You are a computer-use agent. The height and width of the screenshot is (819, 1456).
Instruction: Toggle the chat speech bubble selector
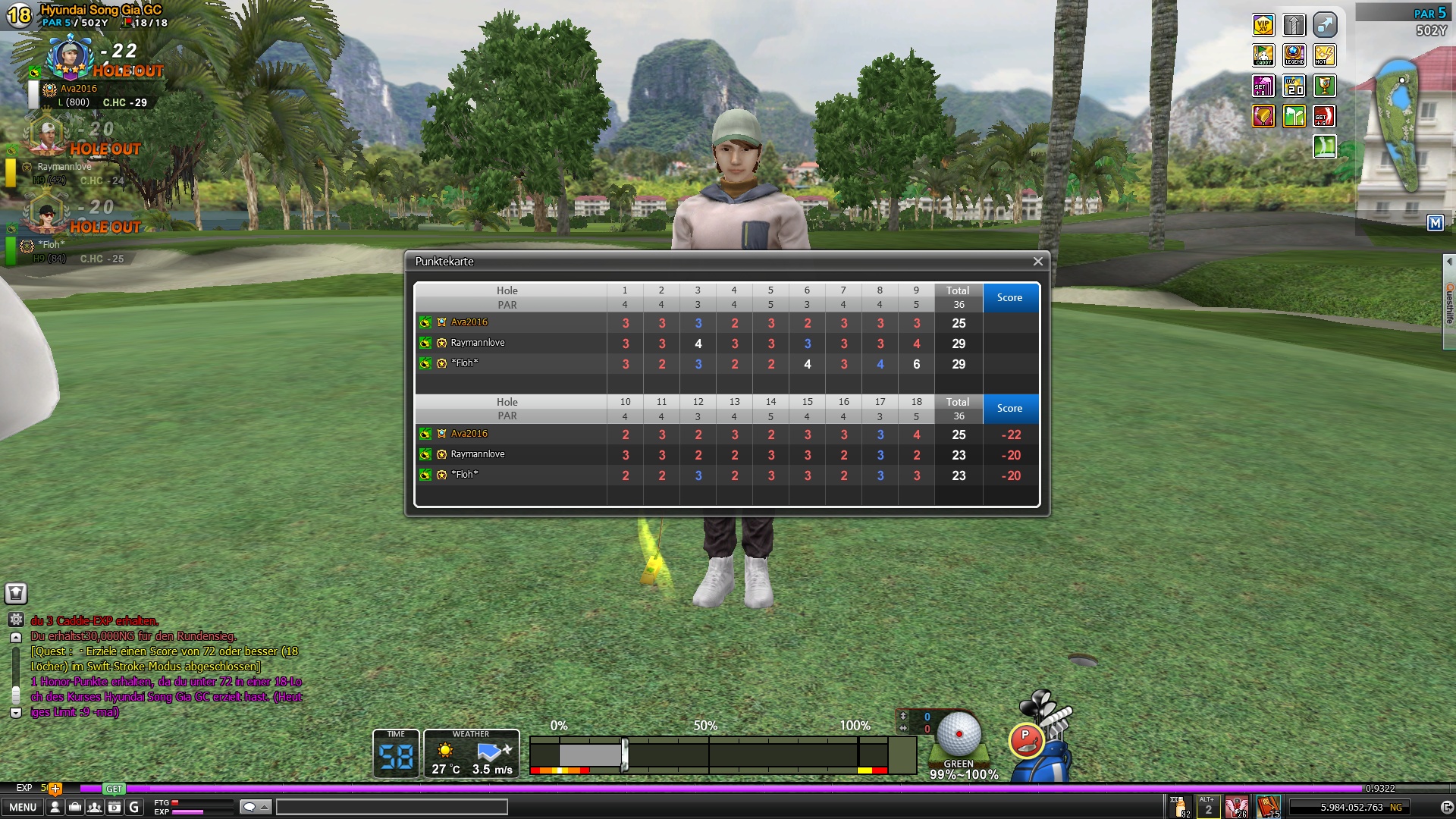click(x=255, y=808)
